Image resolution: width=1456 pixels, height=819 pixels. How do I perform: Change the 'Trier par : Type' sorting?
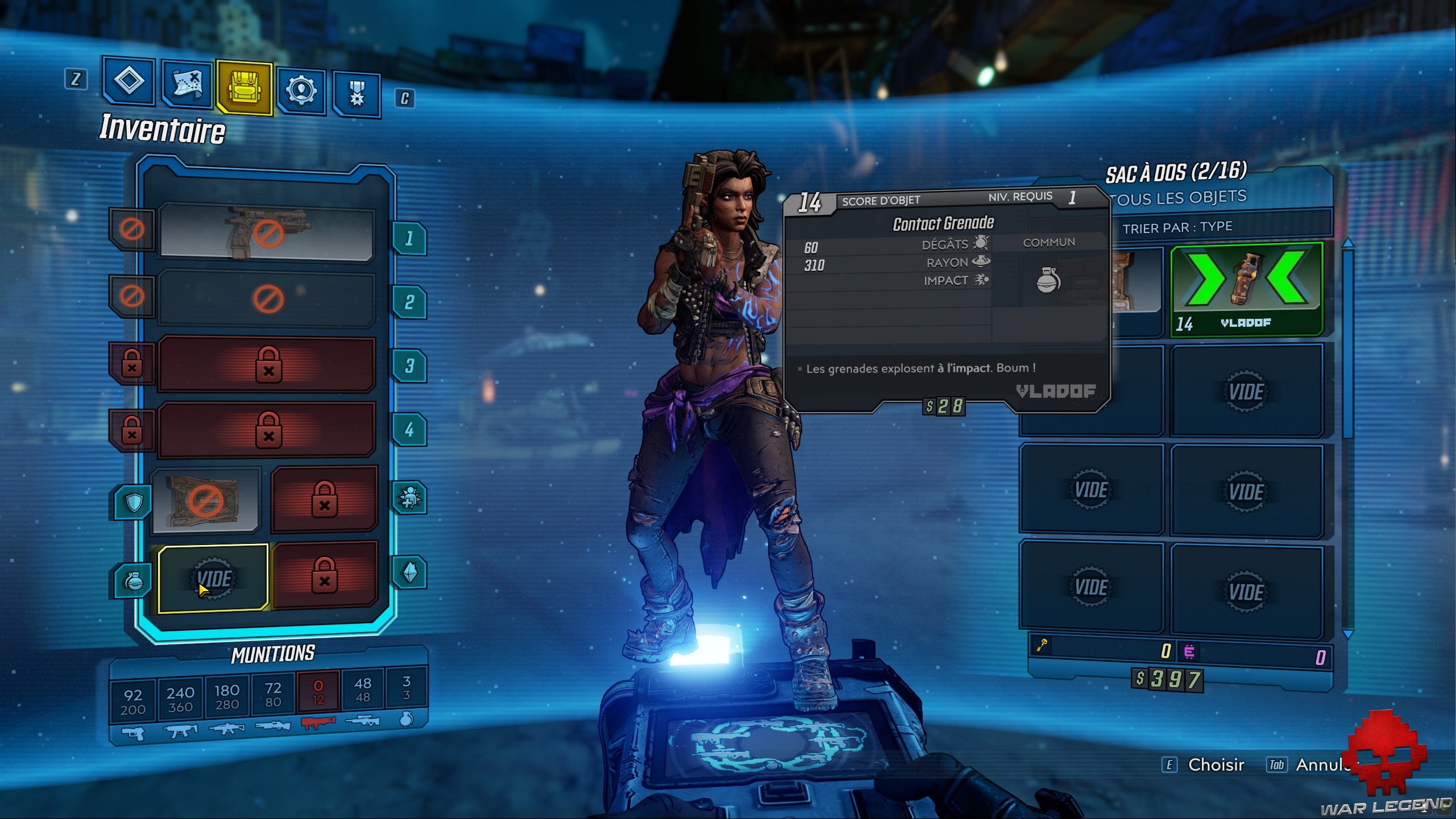1177,228
